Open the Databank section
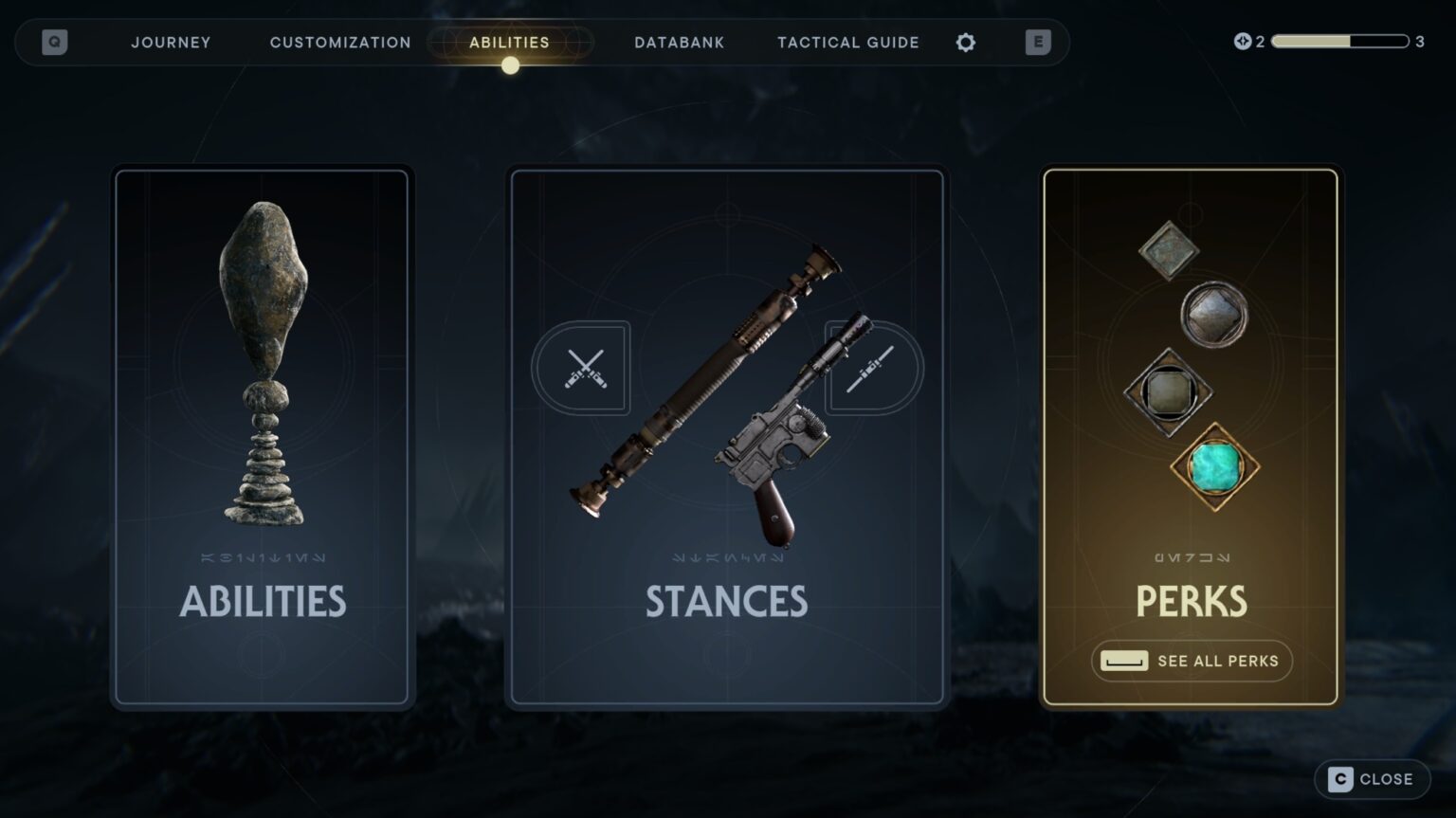 pos(679,42)
